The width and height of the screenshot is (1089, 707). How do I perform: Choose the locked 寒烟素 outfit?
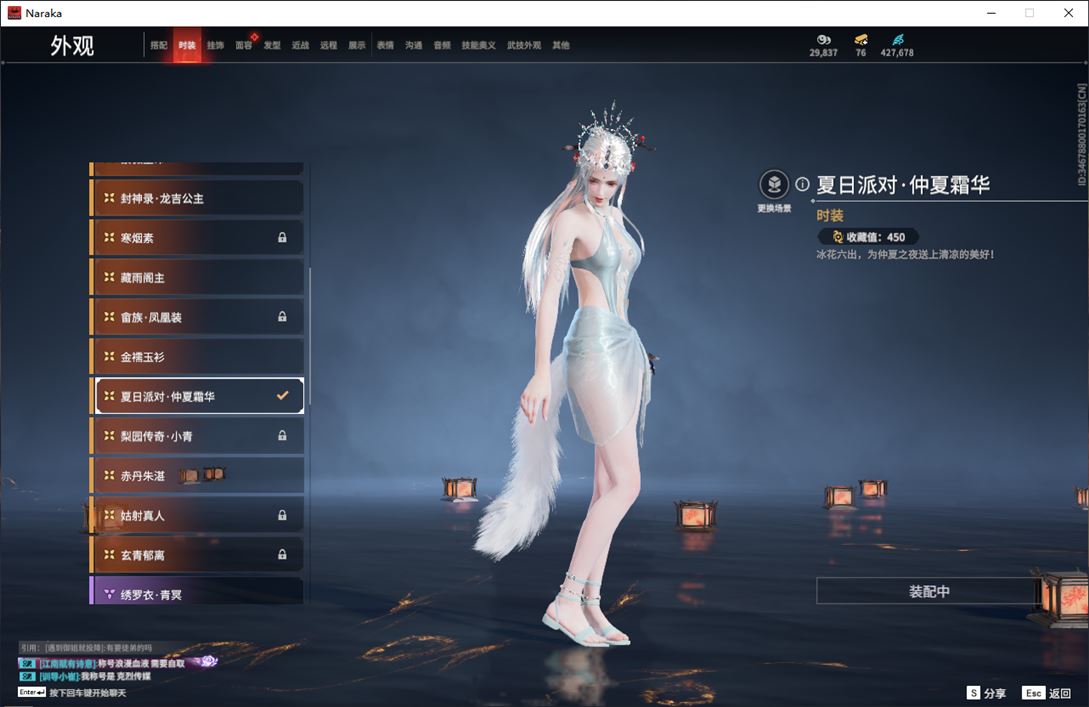click(x=197, y=238)
